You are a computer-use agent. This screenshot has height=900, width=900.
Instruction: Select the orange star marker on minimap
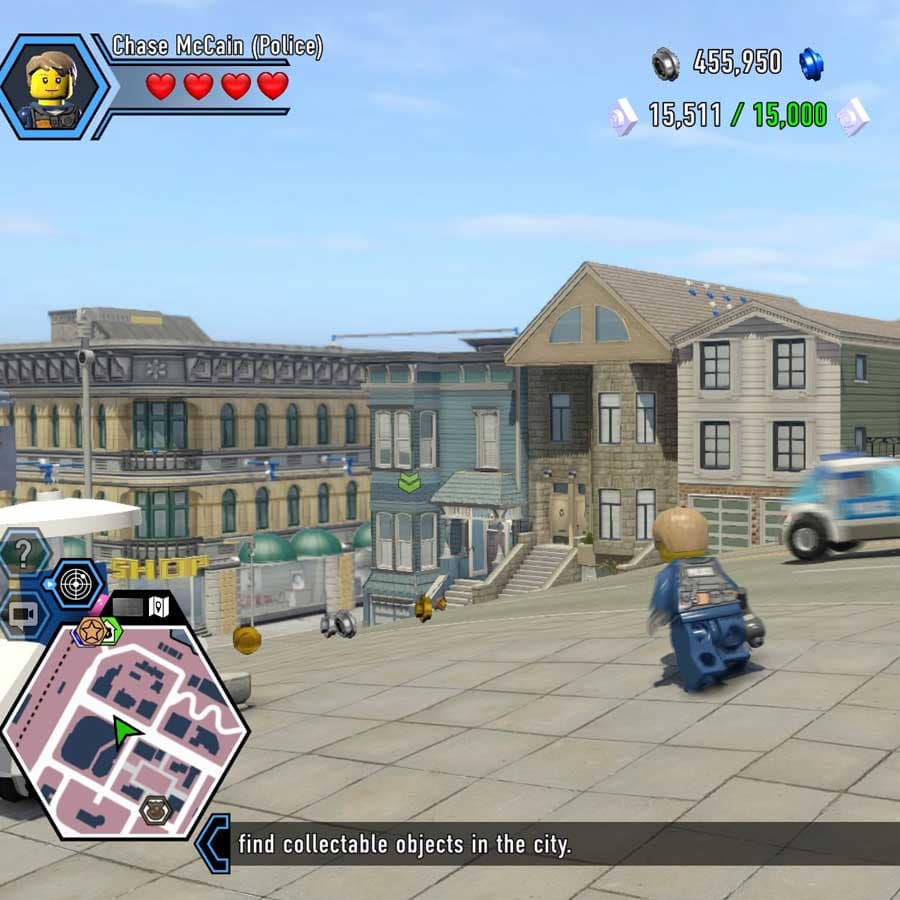91,631
